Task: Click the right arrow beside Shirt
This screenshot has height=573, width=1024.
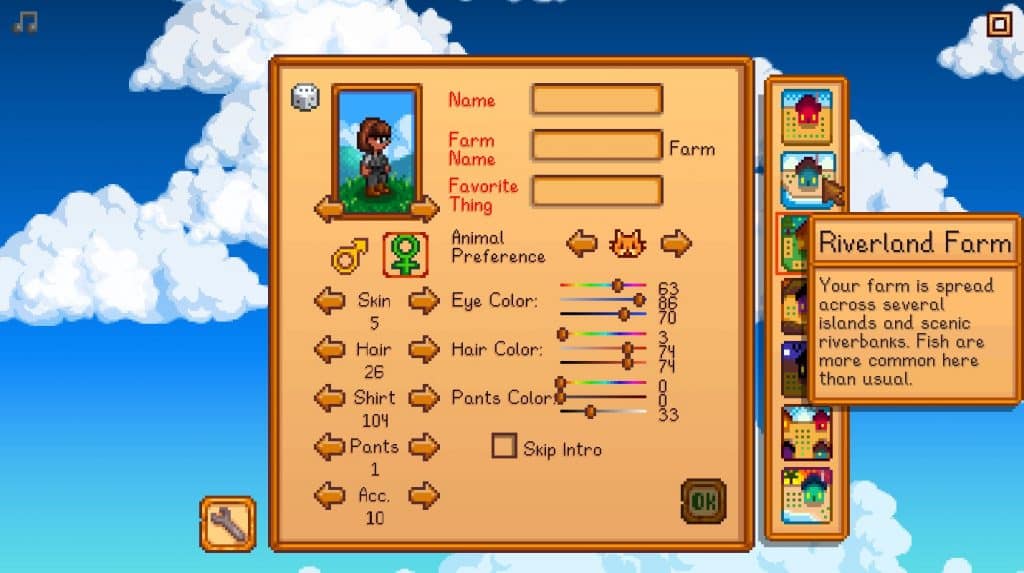Action: click(424, 398)
